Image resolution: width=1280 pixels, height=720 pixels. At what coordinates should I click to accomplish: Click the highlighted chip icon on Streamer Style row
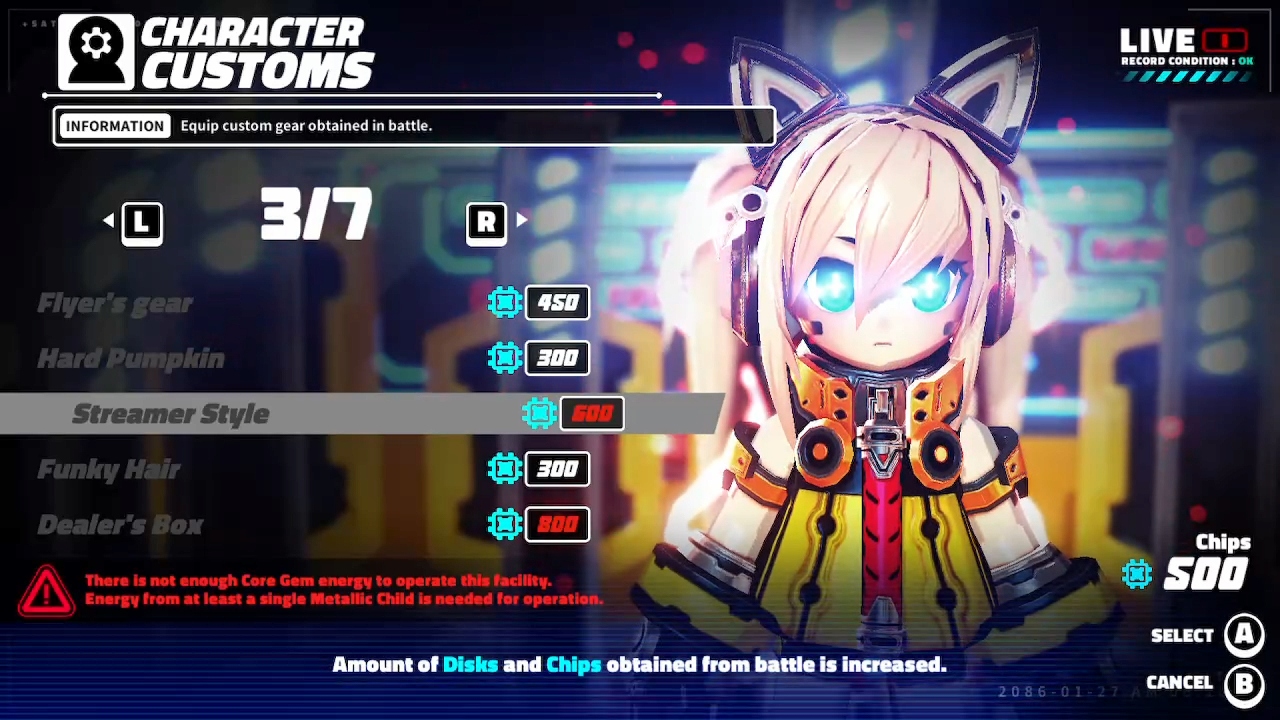tap(540, 413)
